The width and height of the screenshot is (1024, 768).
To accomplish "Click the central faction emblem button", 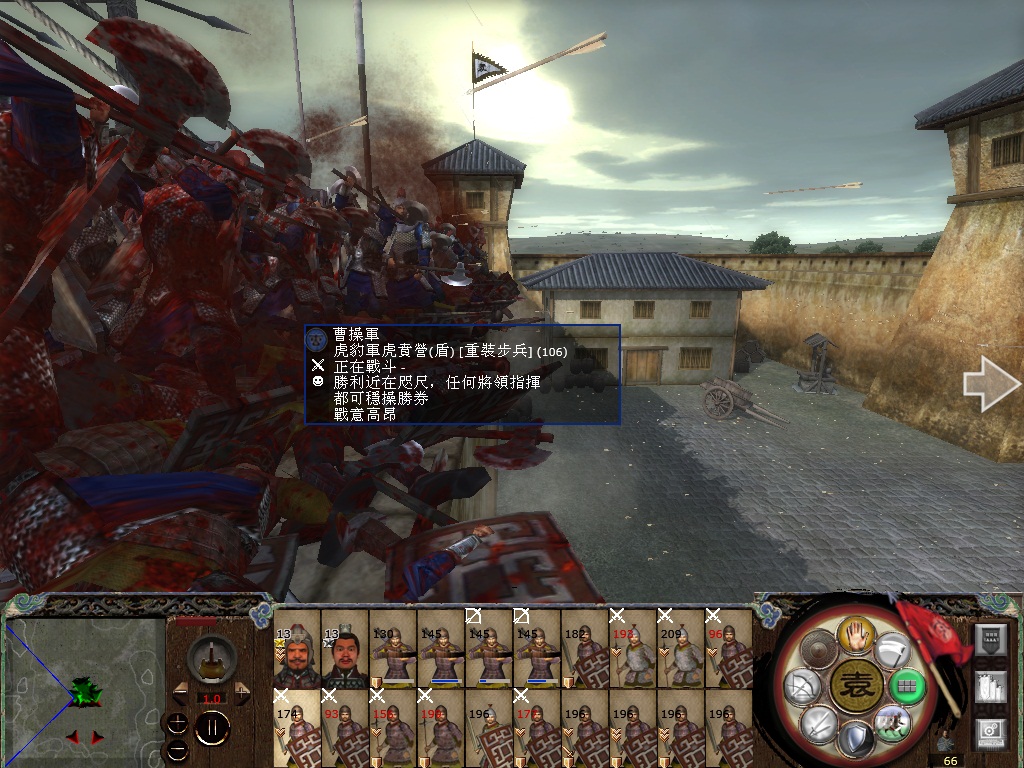I will pyautogui.click(x=857, y=687).
